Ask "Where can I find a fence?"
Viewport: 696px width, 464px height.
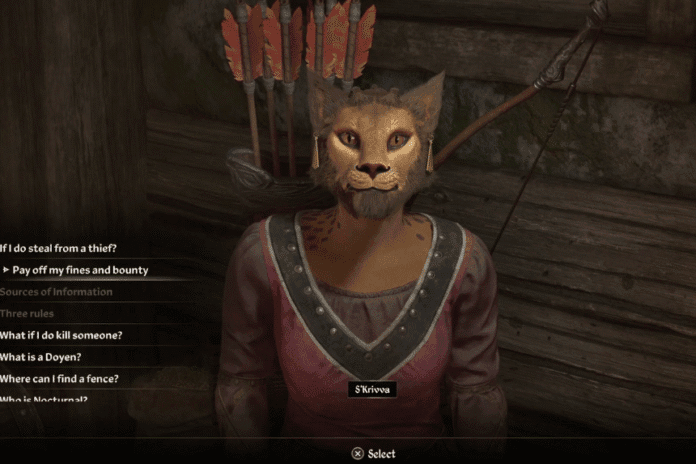pyautogui.click(x=60, y=378)
